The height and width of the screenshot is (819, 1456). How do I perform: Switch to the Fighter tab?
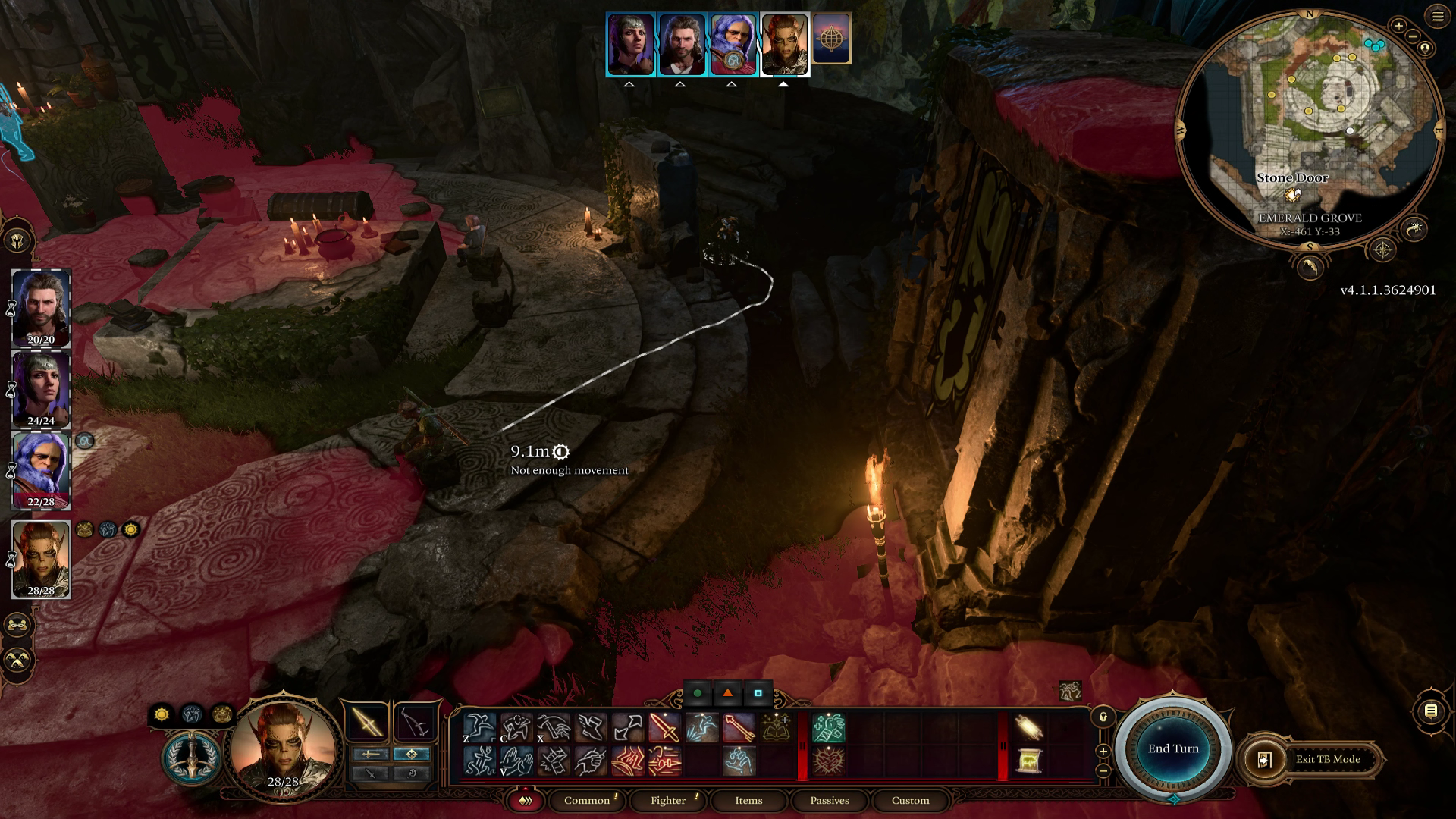tap(667, 801)
